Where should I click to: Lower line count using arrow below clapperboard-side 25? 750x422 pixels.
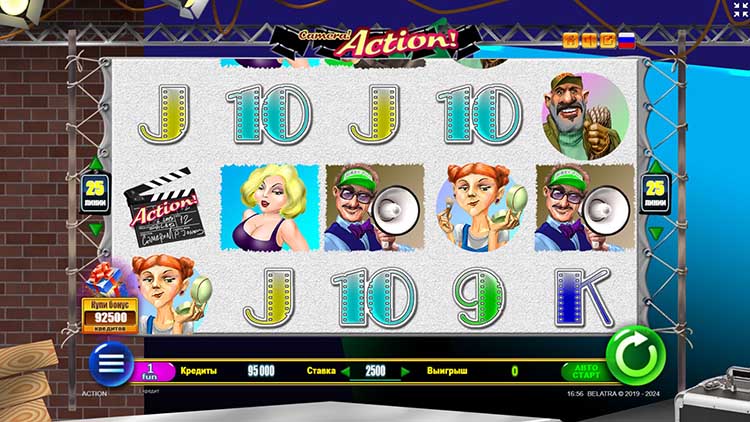tap(96, 229)
